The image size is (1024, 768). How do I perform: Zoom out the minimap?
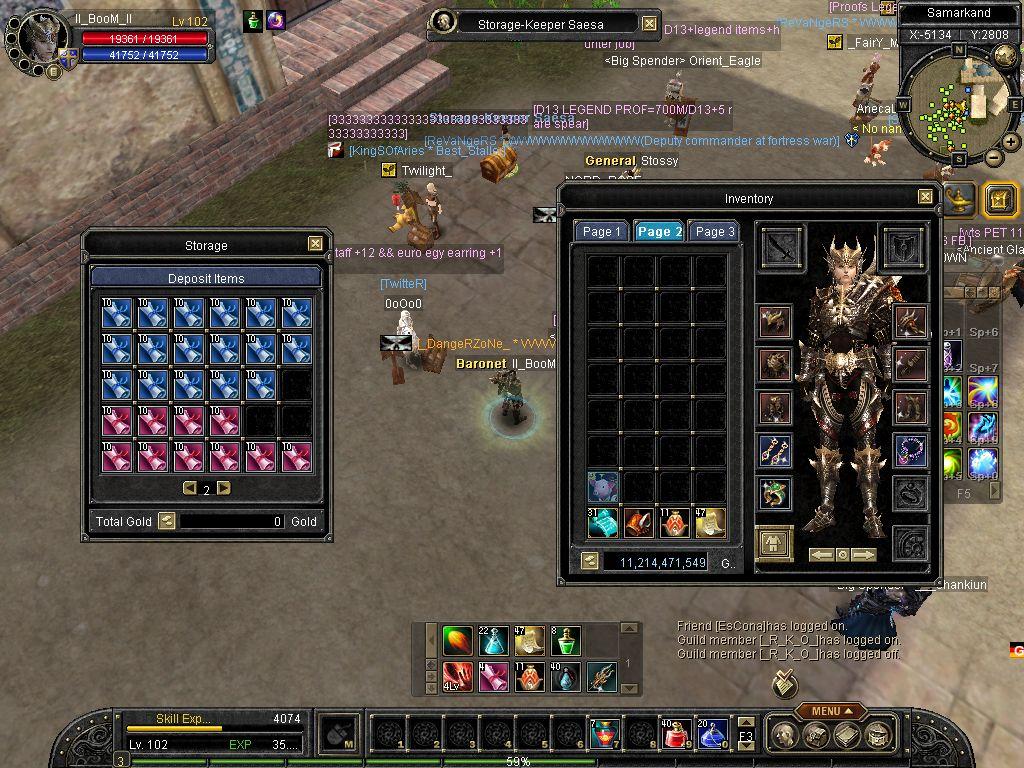993,157
